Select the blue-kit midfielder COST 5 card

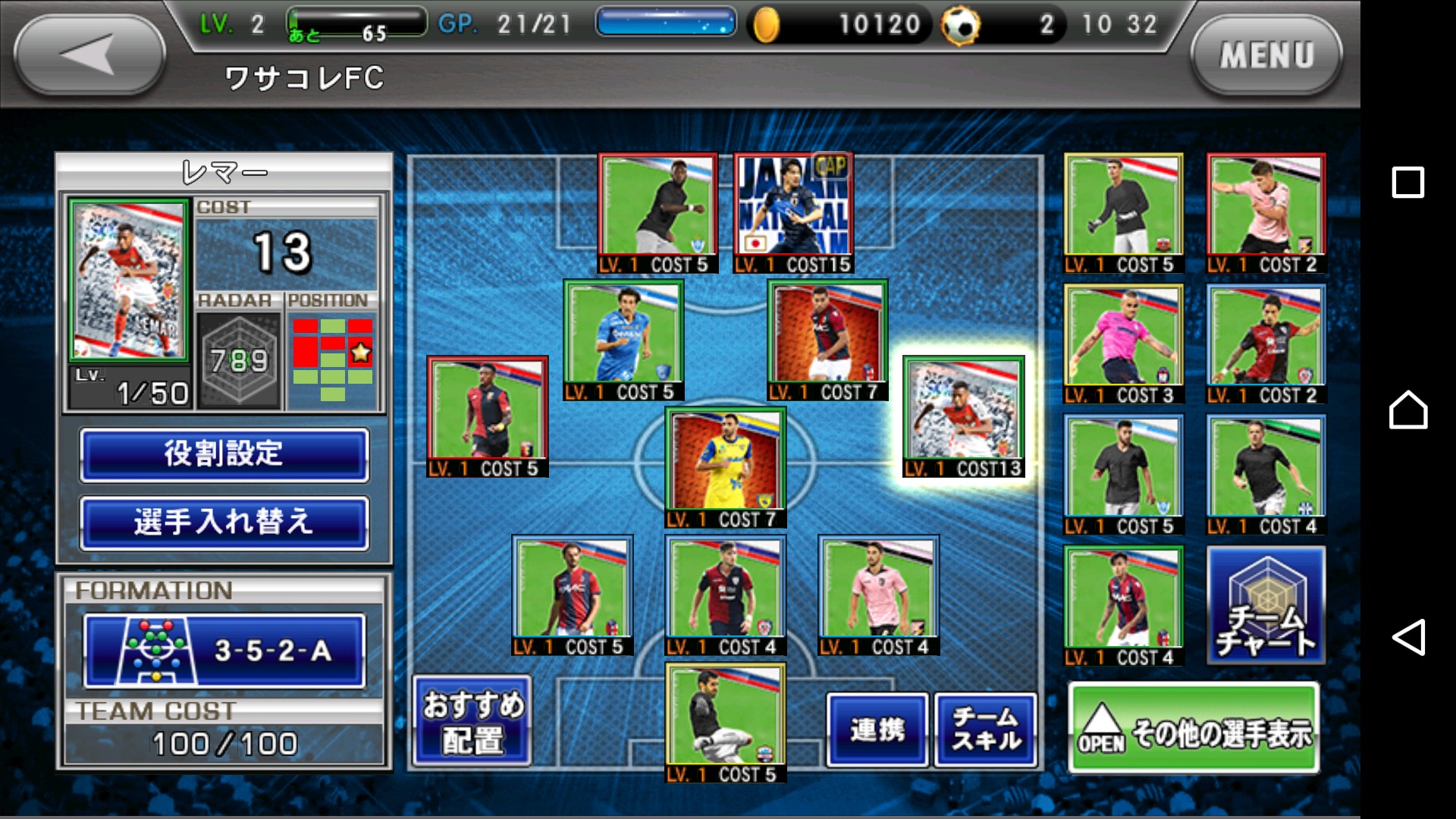tap(623, 340)
